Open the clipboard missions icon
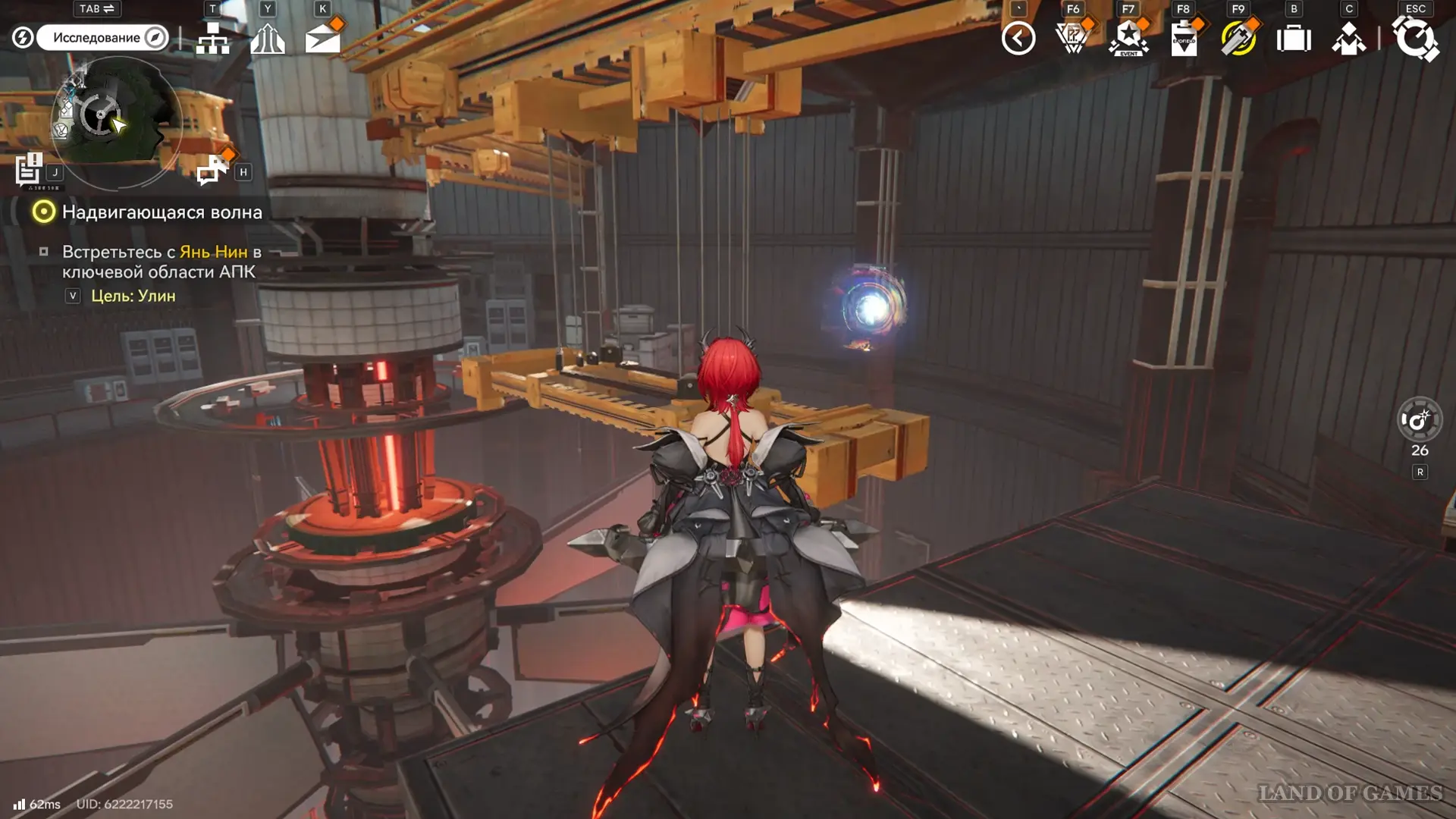 (1184, 38)
